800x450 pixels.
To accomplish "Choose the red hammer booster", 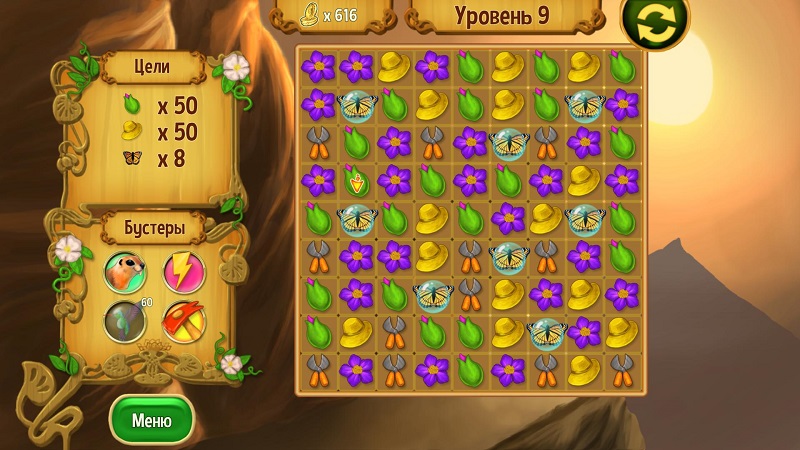I will point(183,322).
